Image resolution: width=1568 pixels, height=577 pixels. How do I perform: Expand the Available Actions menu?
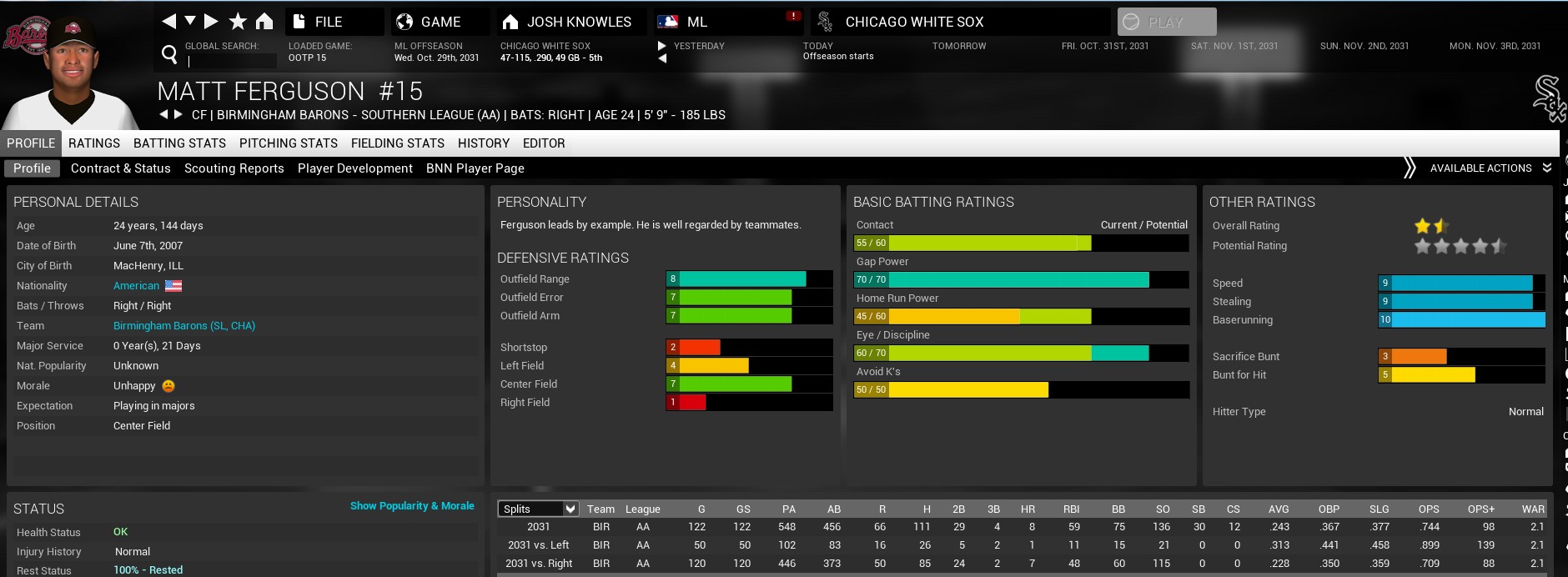coord(1481,168)
